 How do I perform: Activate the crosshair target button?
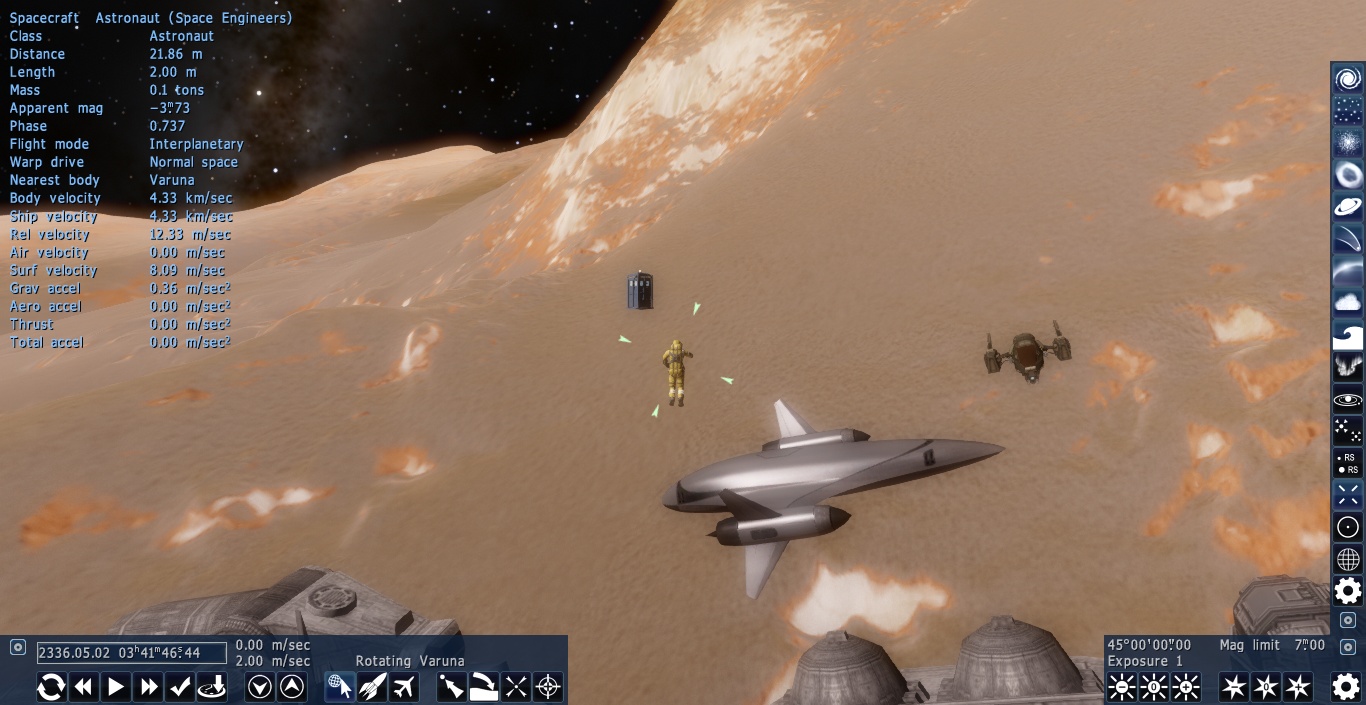coord(548,687)
